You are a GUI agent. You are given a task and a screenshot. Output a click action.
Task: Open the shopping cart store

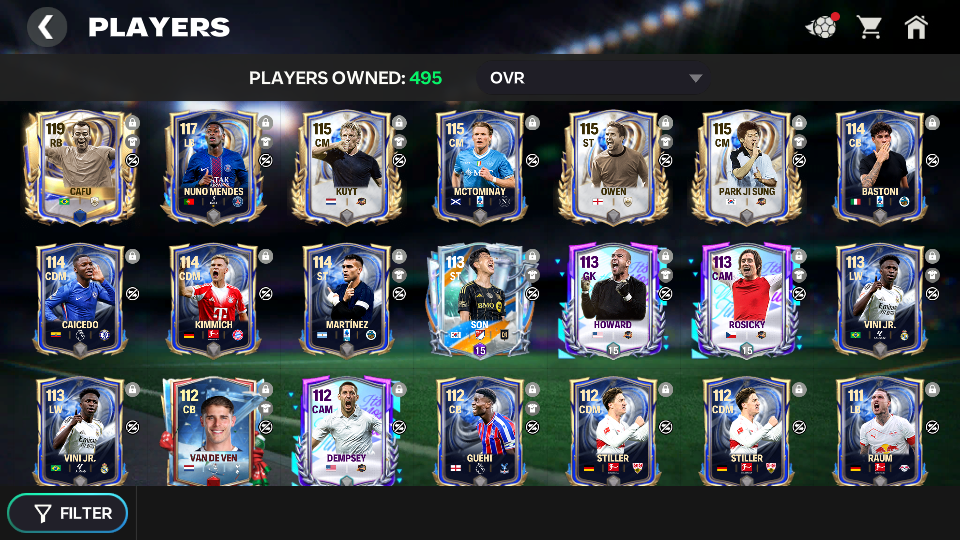point(869,27)
